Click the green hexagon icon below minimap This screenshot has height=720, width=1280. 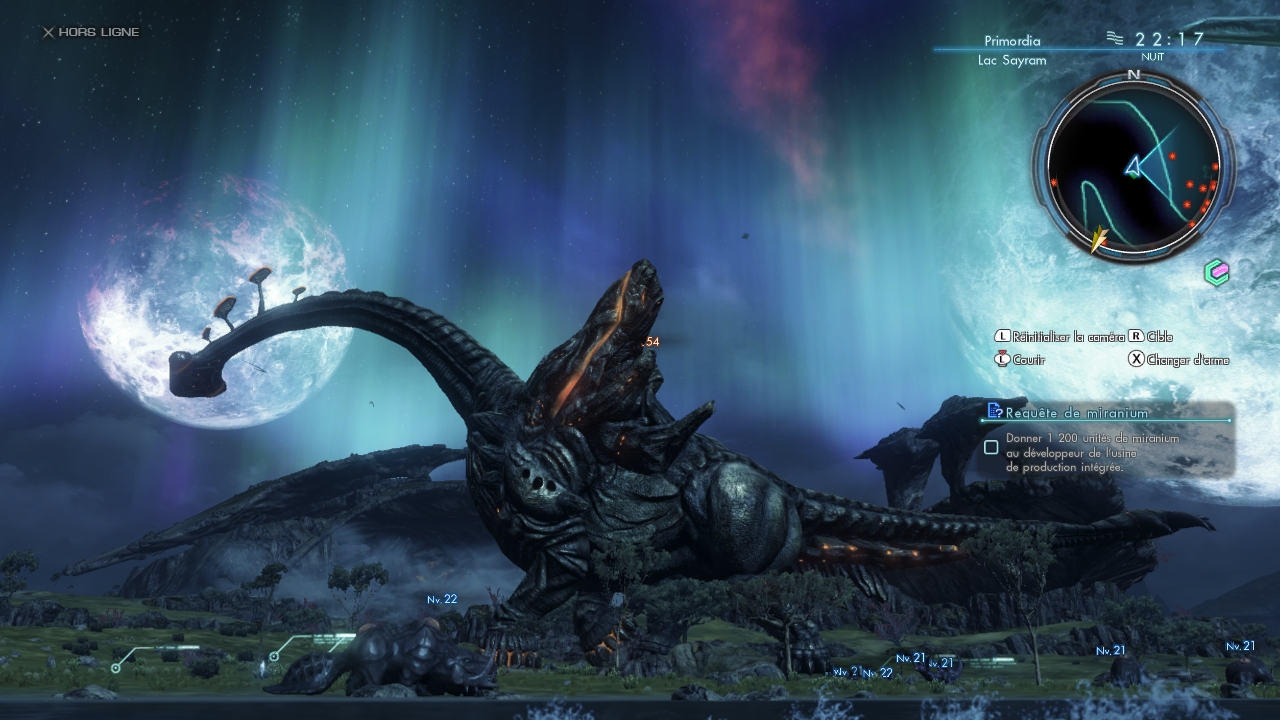[1216, 272]
